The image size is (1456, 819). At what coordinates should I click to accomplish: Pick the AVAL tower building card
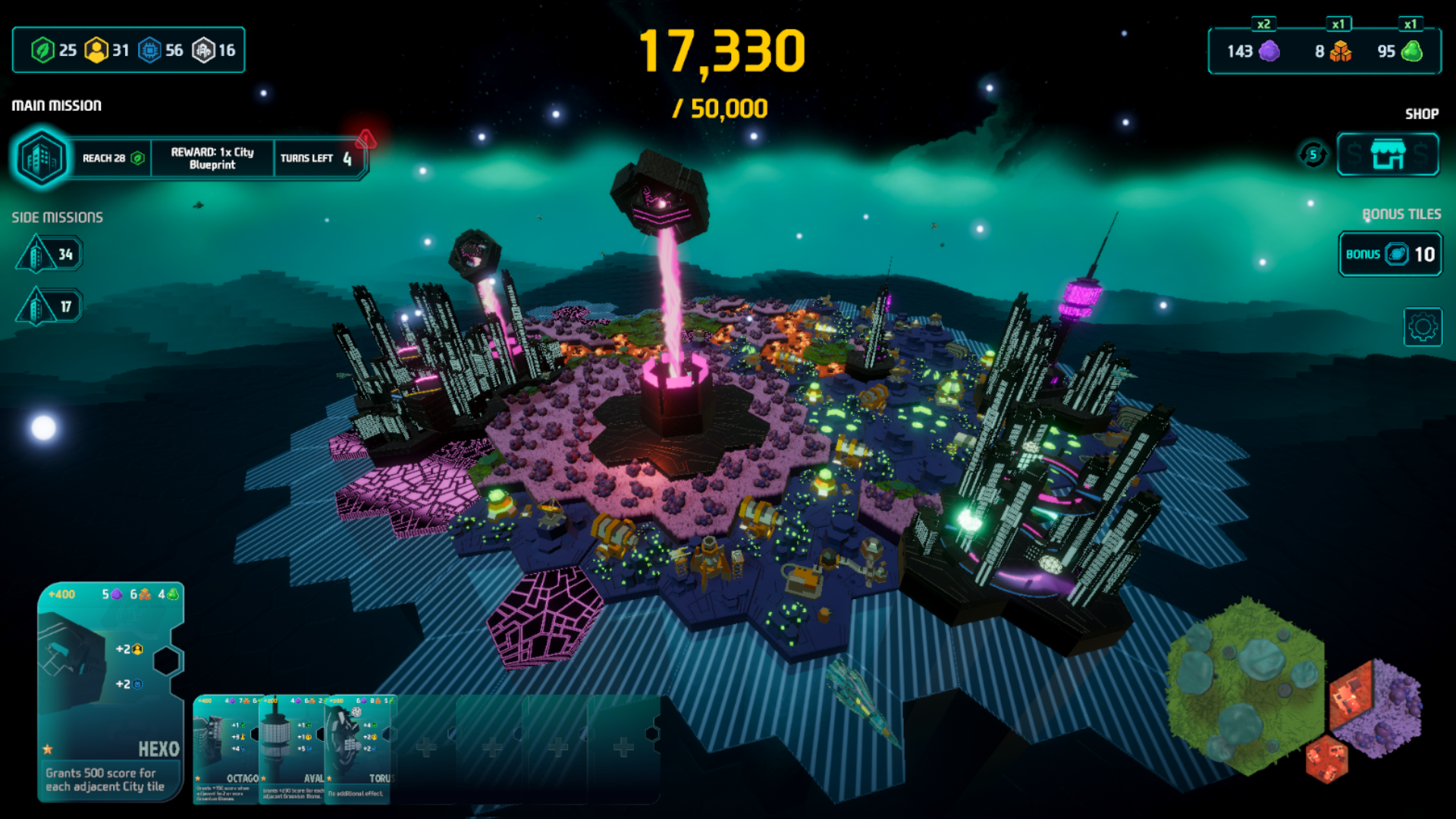pos(292,748)
